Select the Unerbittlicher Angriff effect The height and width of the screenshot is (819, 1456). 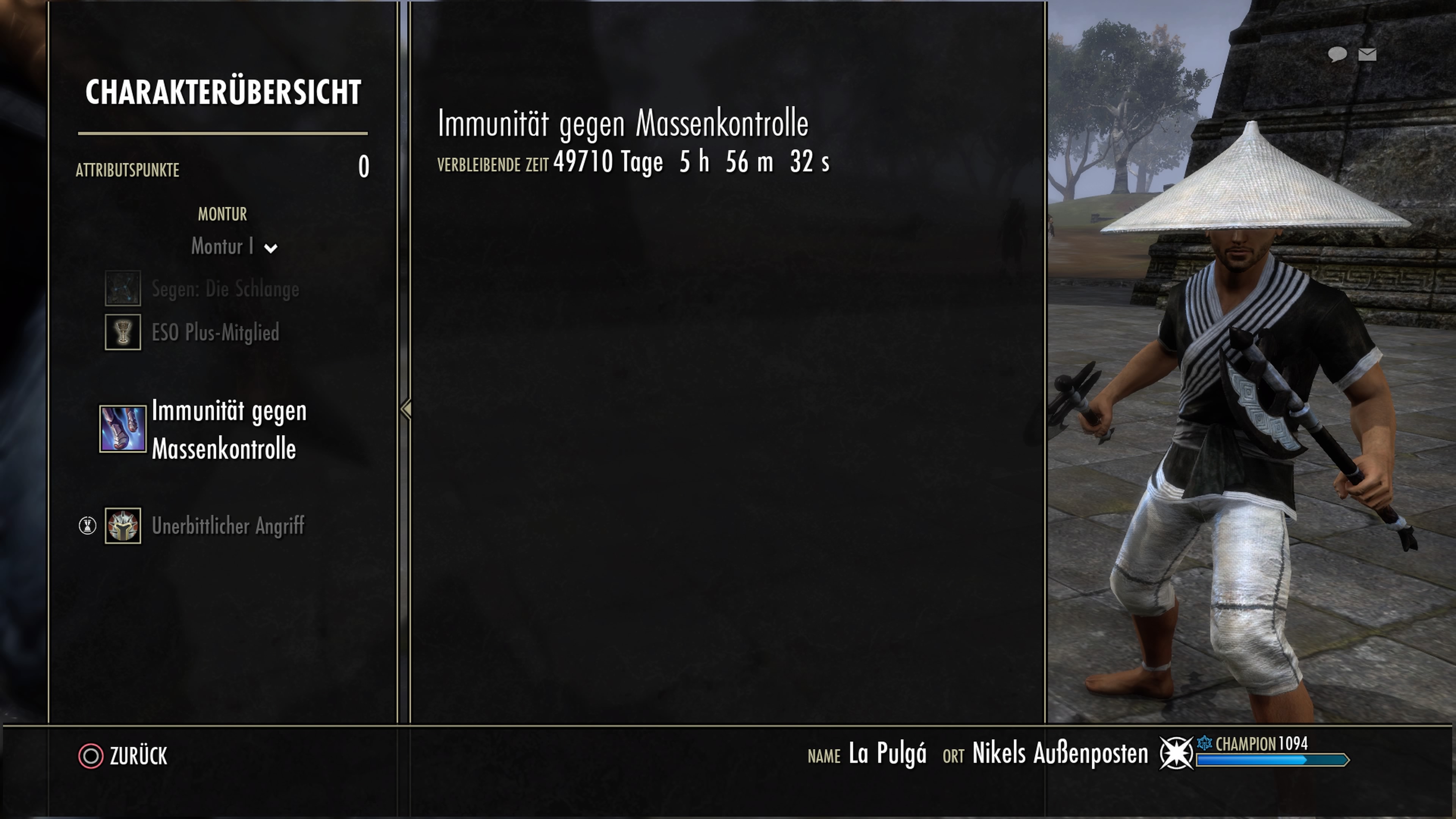click(227, 526)
